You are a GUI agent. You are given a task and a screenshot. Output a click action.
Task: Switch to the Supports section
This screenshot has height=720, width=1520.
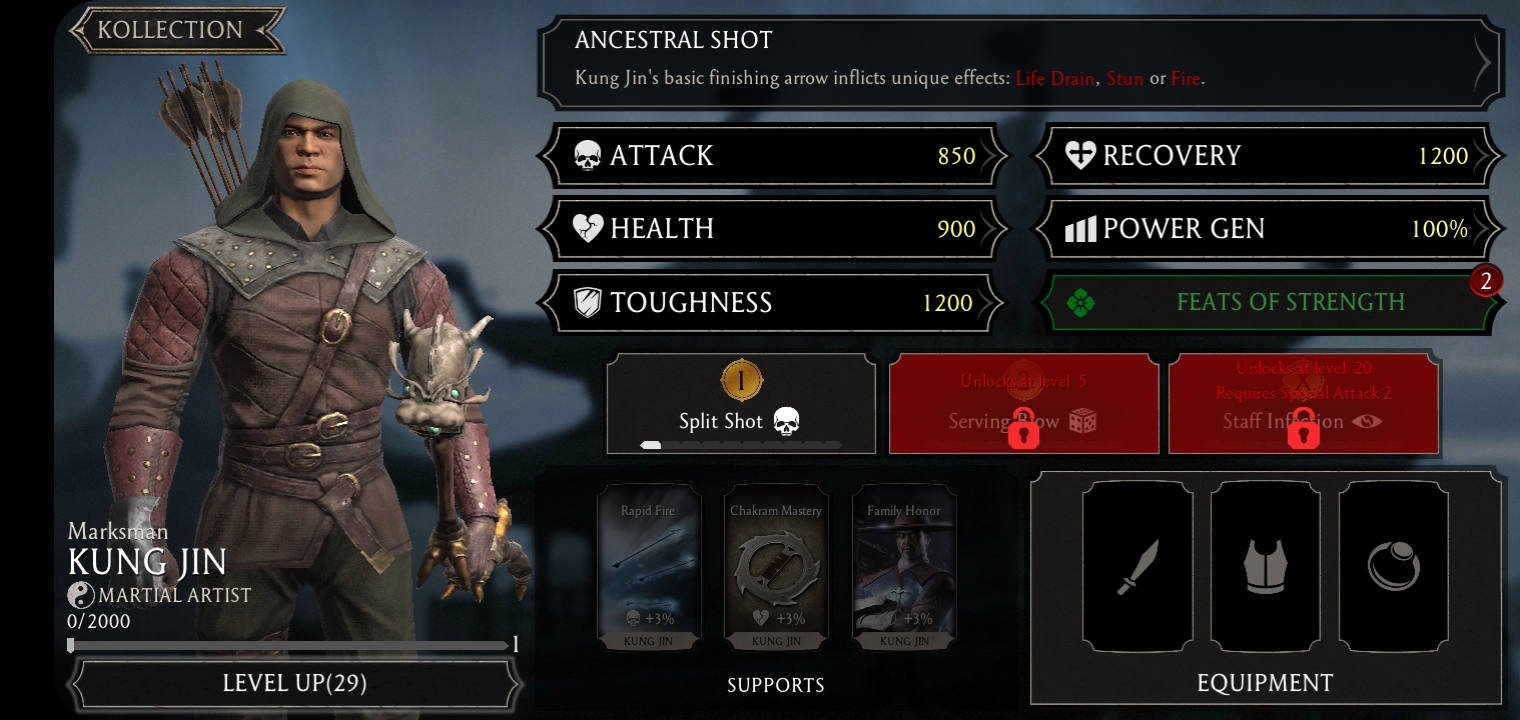coord(775,686)
